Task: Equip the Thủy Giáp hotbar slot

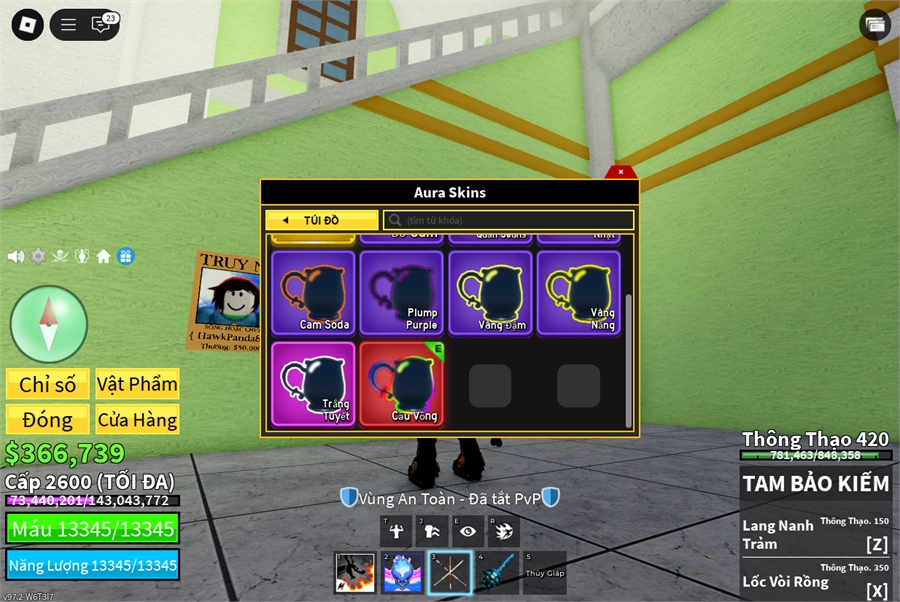Action: point(544,573)
